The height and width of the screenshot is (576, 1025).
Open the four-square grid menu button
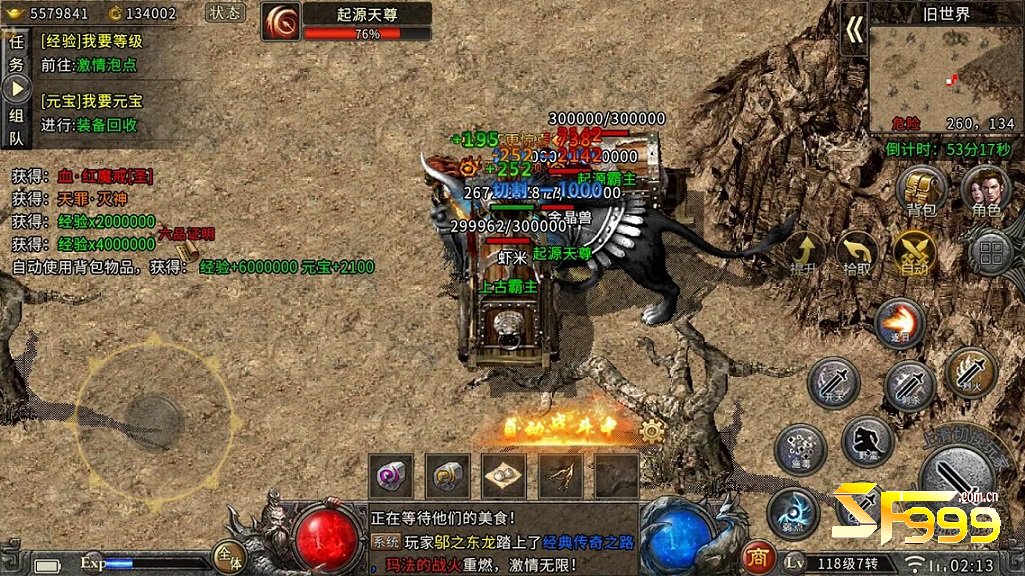(990, 254)
